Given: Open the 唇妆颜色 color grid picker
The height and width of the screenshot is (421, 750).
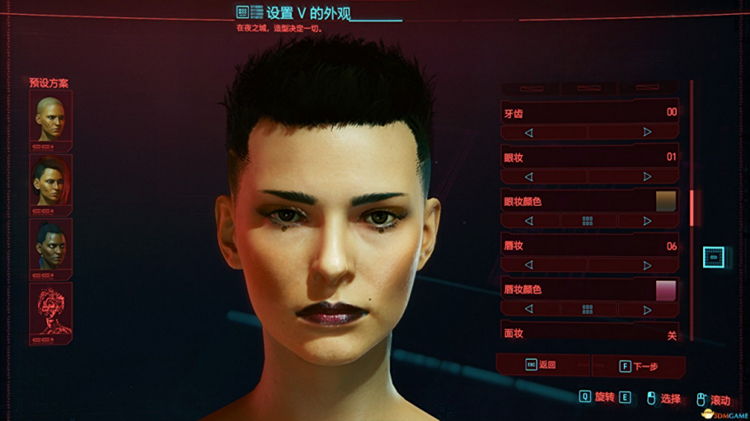Looking at the screenshot, I should coord(588,309).
